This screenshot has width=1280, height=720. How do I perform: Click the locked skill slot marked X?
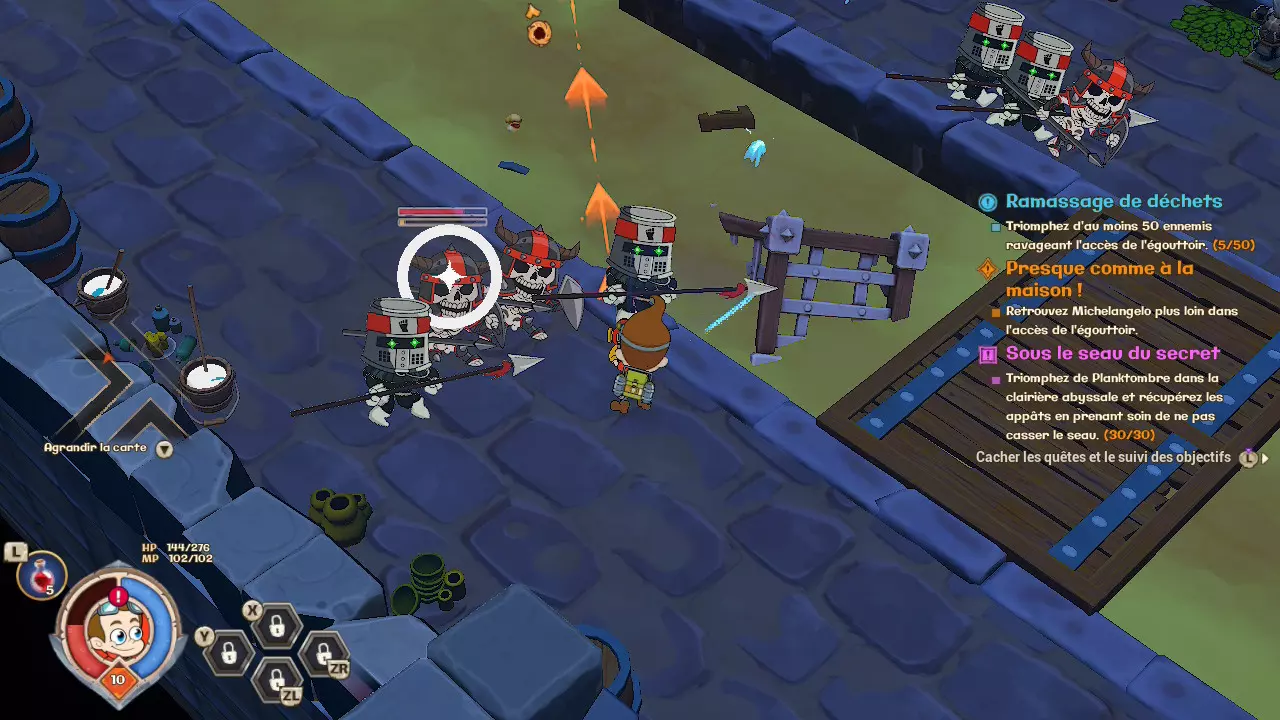pyautogui.click(x=276, y=627)
